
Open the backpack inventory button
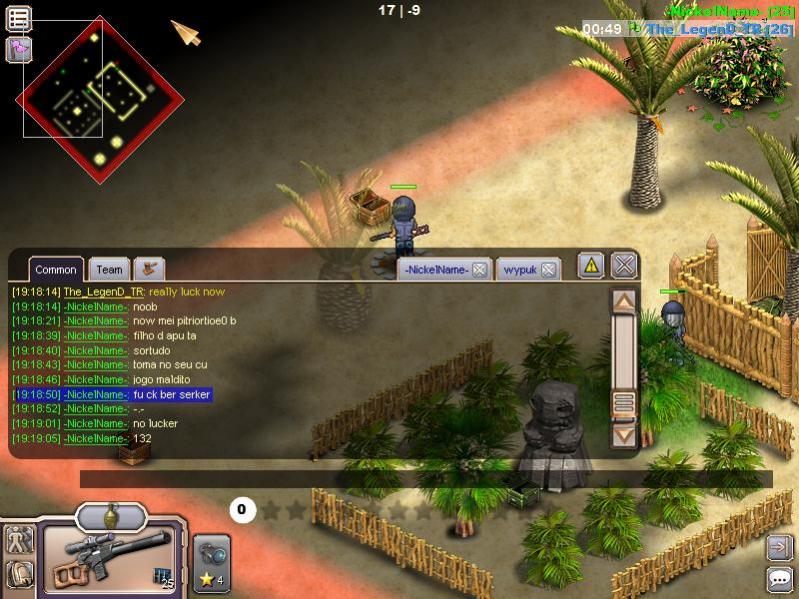click(x=19, y=575)
